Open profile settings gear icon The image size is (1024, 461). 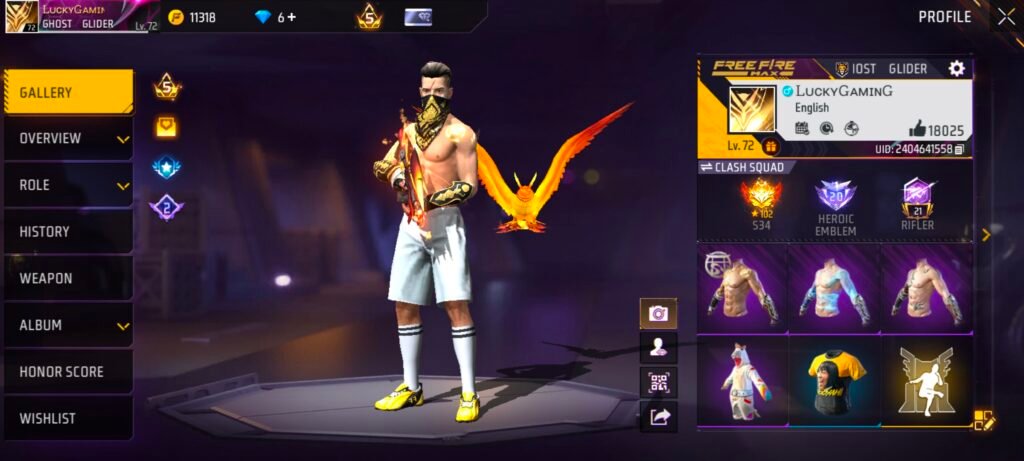(956, 68)
